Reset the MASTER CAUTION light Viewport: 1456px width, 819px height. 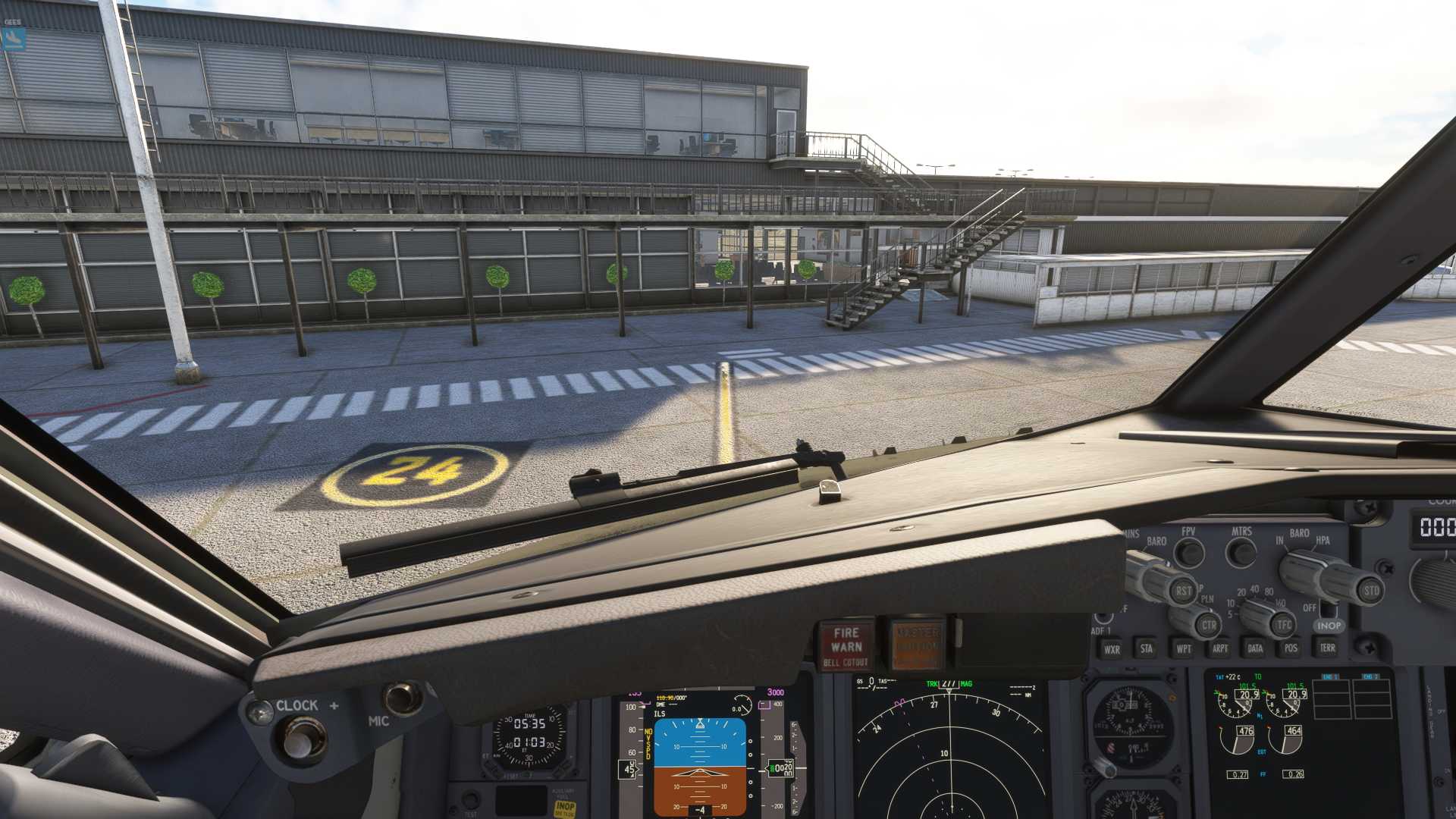(918, 645)
